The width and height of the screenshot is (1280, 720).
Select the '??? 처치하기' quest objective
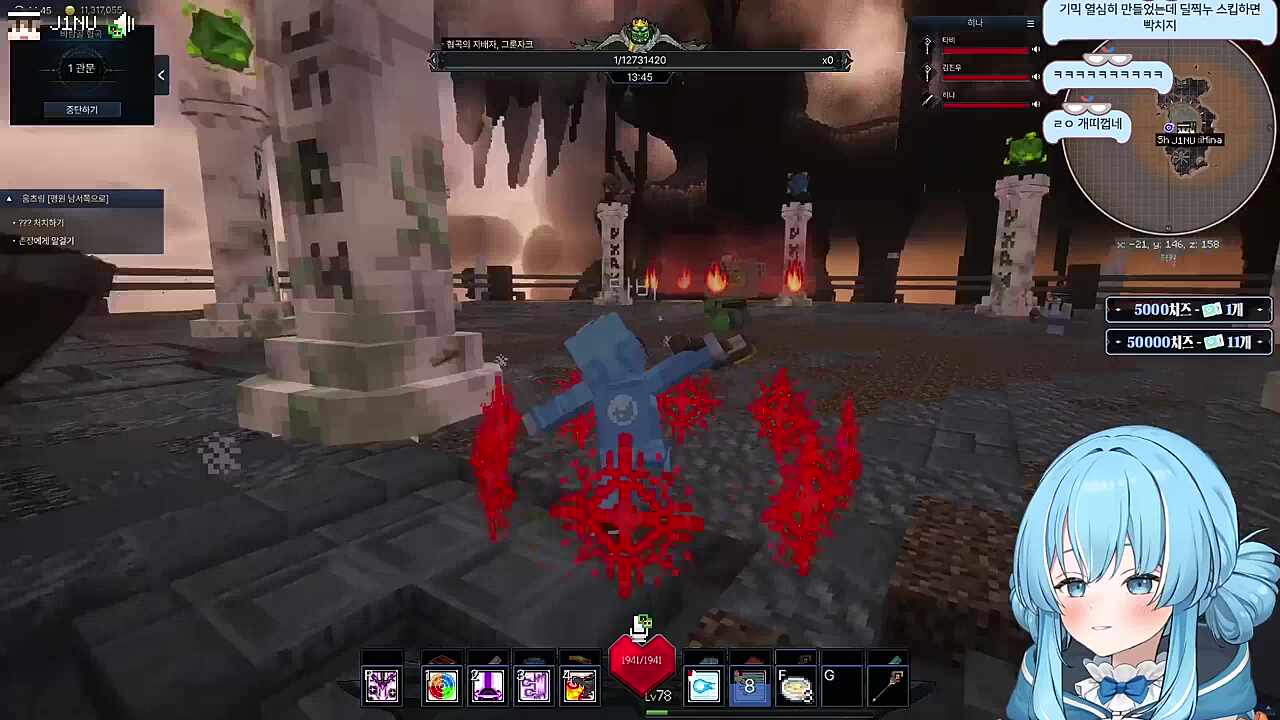[x=42, y=222]
